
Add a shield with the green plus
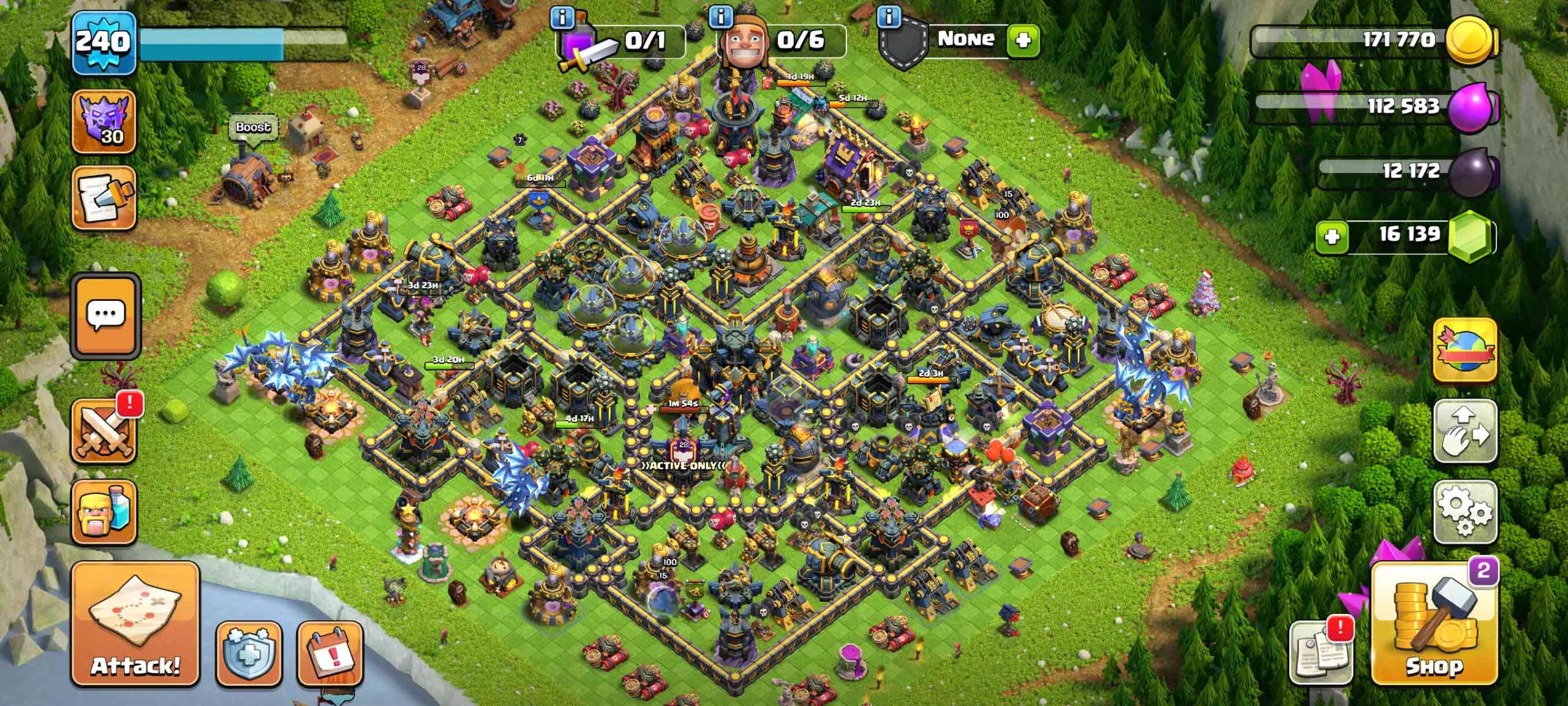coord(1023,40)
